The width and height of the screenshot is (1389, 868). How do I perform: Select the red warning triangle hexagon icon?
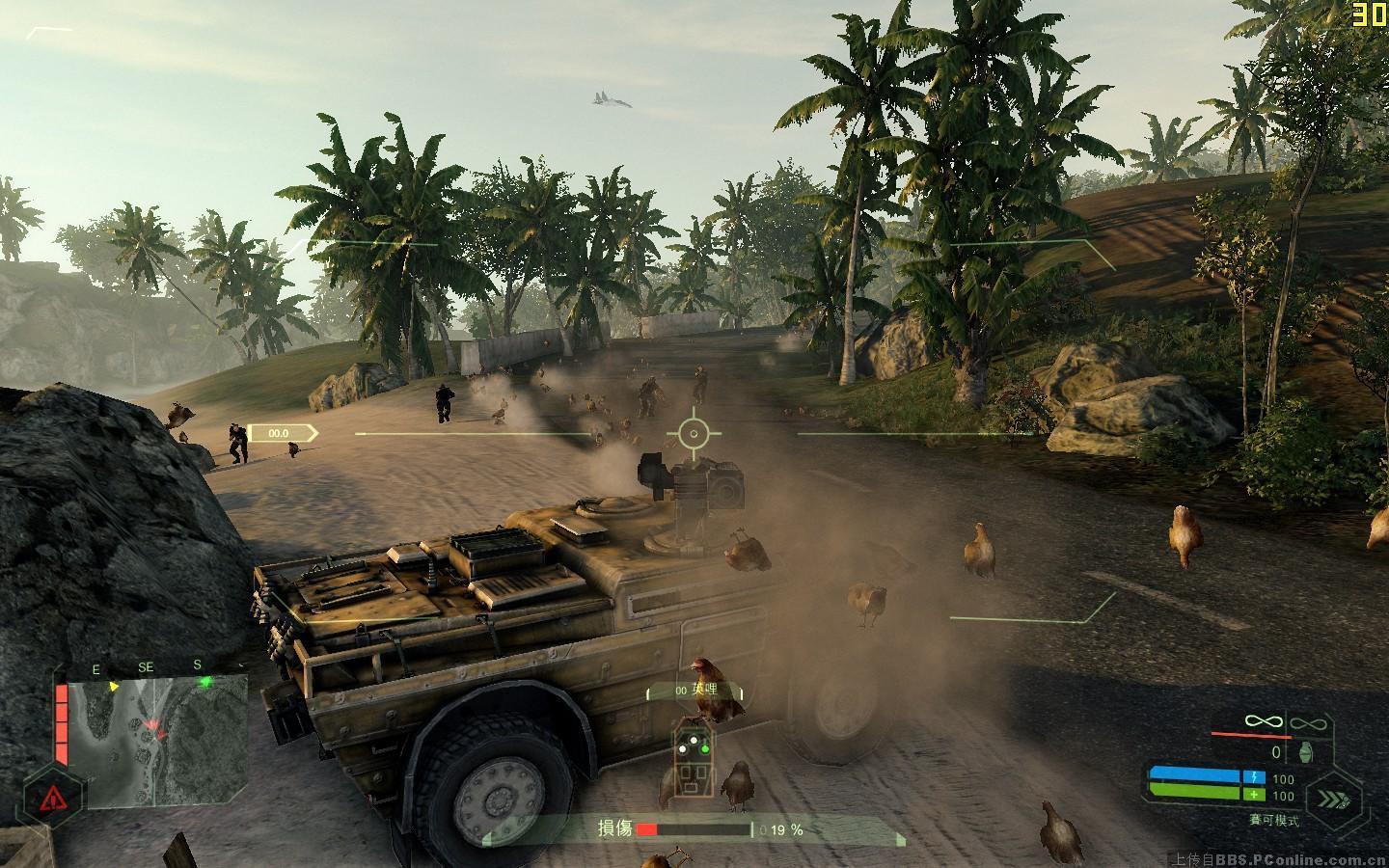click(52, 798)
